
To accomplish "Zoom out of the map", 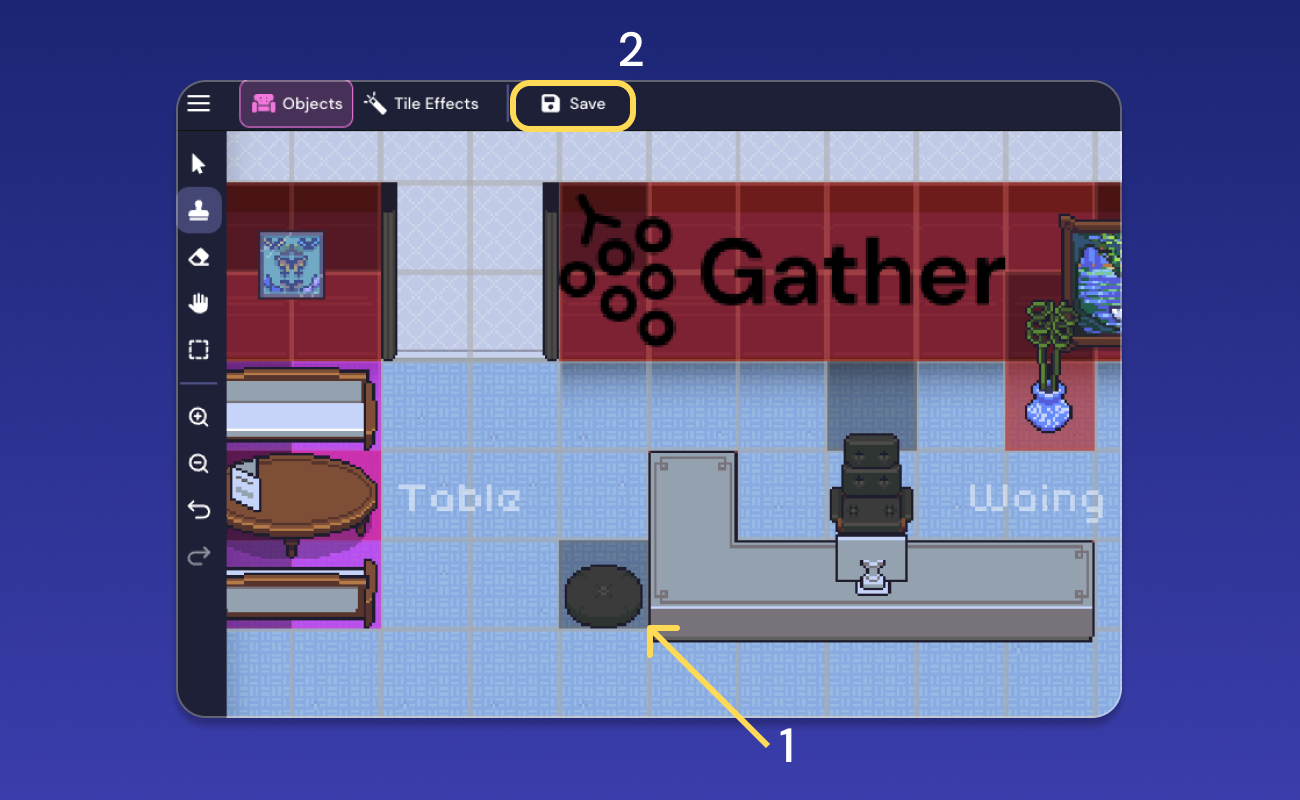I will pos(198,463).
